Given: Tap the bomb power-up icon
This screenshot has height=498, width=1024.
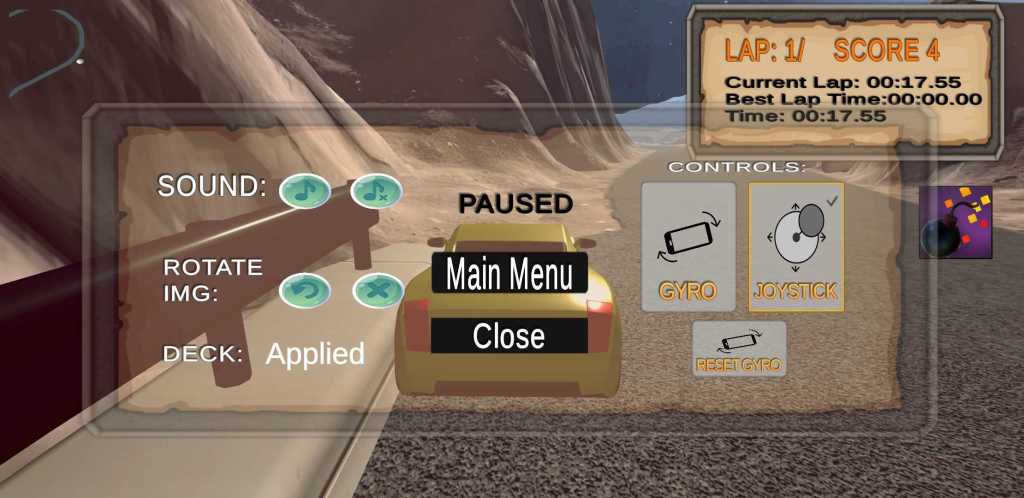Looking at the screenshot, I should 955,222.
